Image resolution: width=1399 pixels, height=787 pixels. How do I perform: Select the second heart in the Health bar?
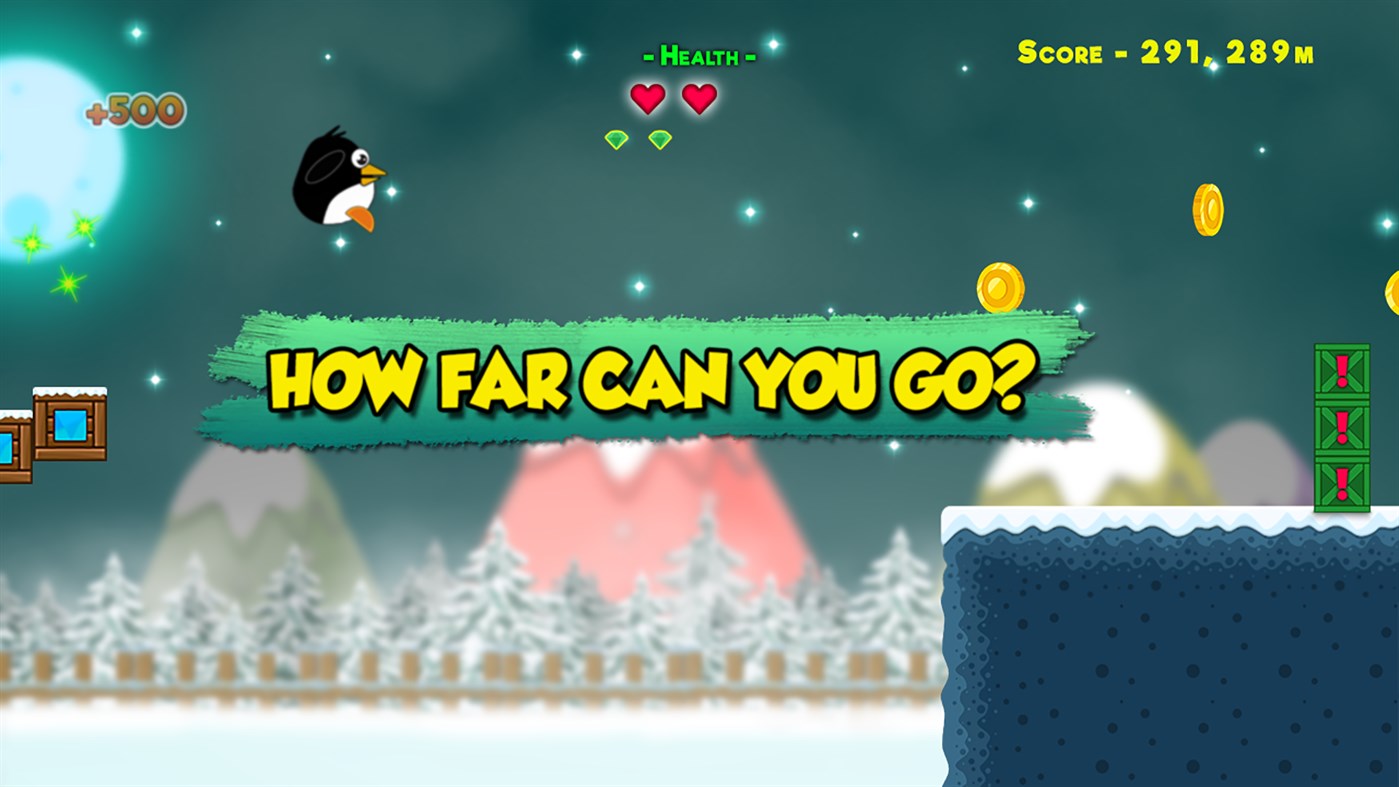point(700,97)
